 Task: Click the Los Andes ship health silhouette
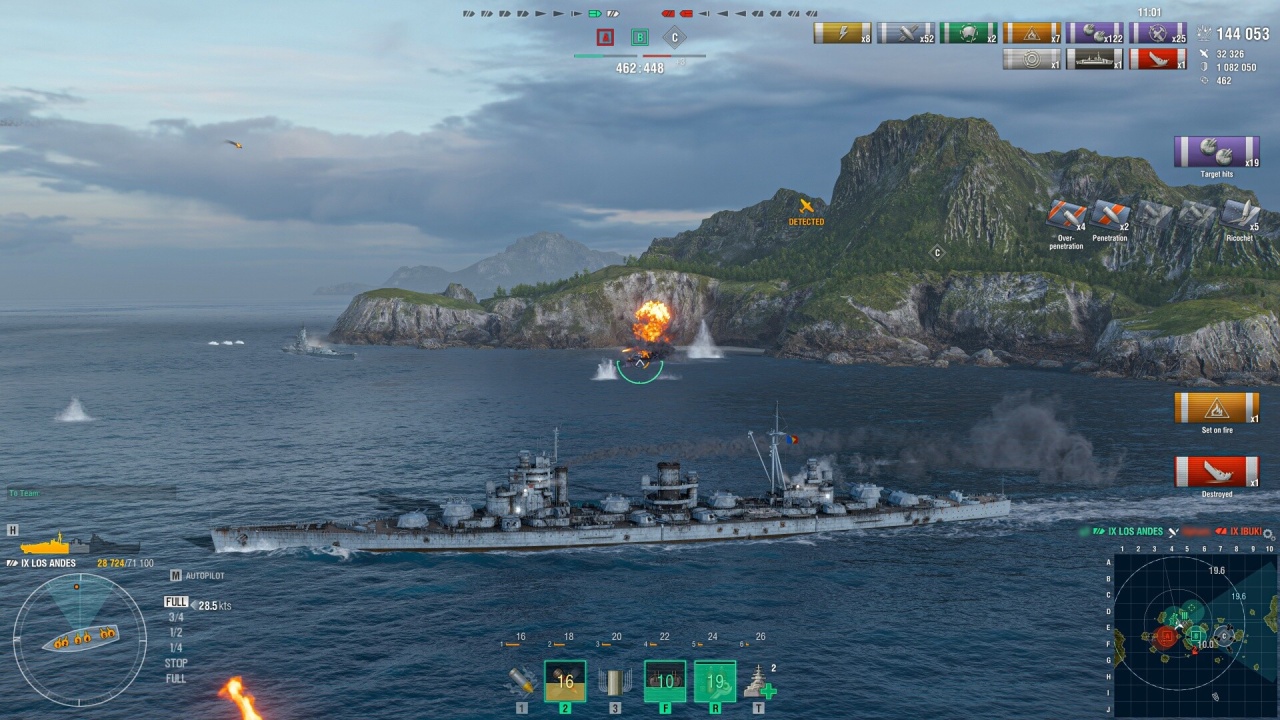click(x=80, y=545)
